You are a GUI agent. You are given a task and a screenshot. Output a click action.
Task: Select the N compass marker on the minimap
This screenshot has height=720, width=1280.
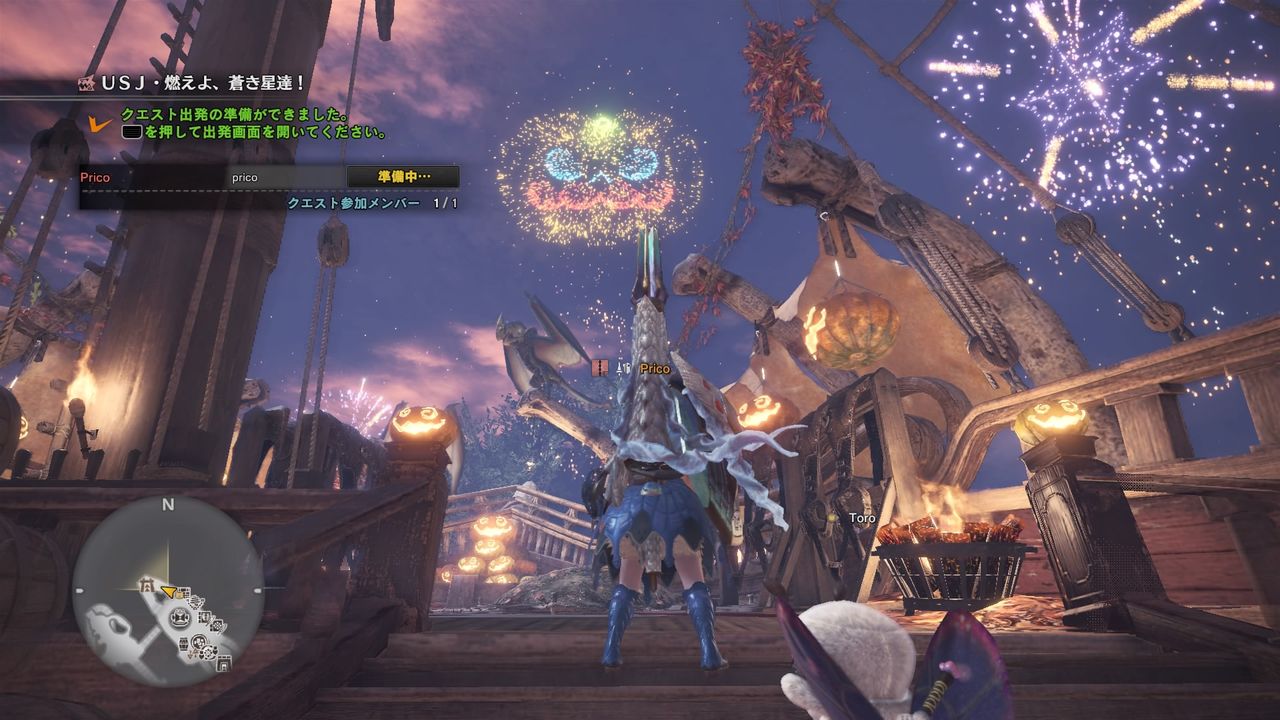click(168, 503)
